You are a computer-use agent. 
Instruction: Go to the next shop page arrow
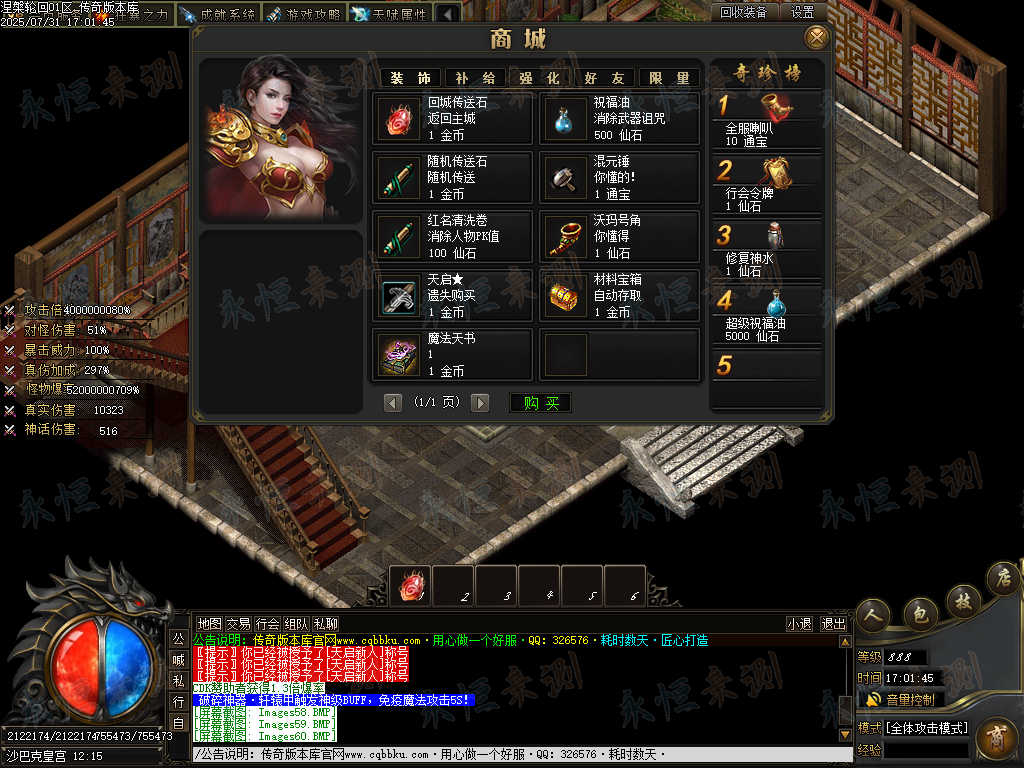[x=481, y=403]
